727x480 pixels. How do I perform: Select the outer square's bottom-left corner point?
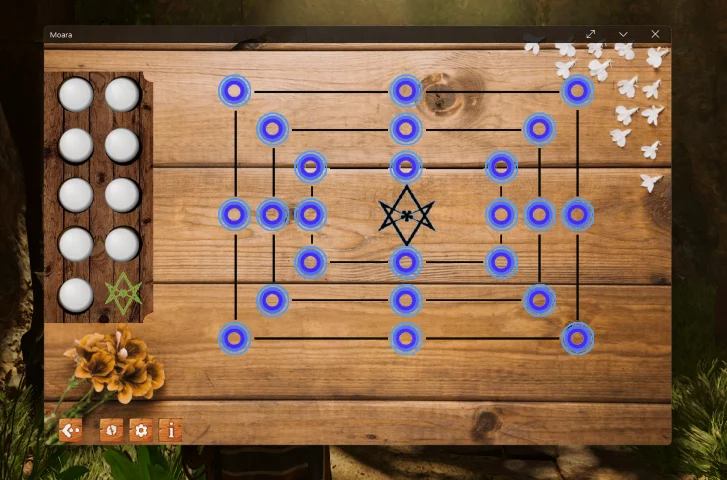pyautogui.click(x=234, y=338)
